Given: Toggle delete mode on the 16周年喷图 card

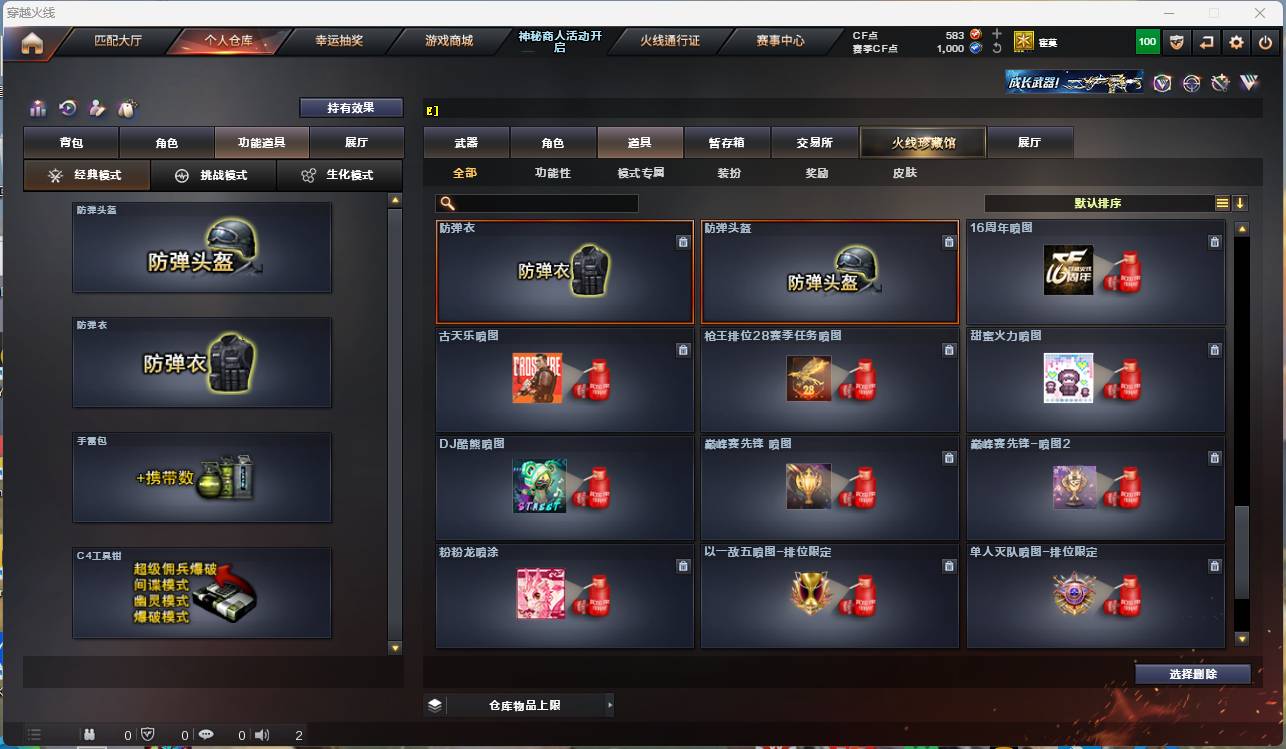Looking at the screenshot, I should [1214, 242].
